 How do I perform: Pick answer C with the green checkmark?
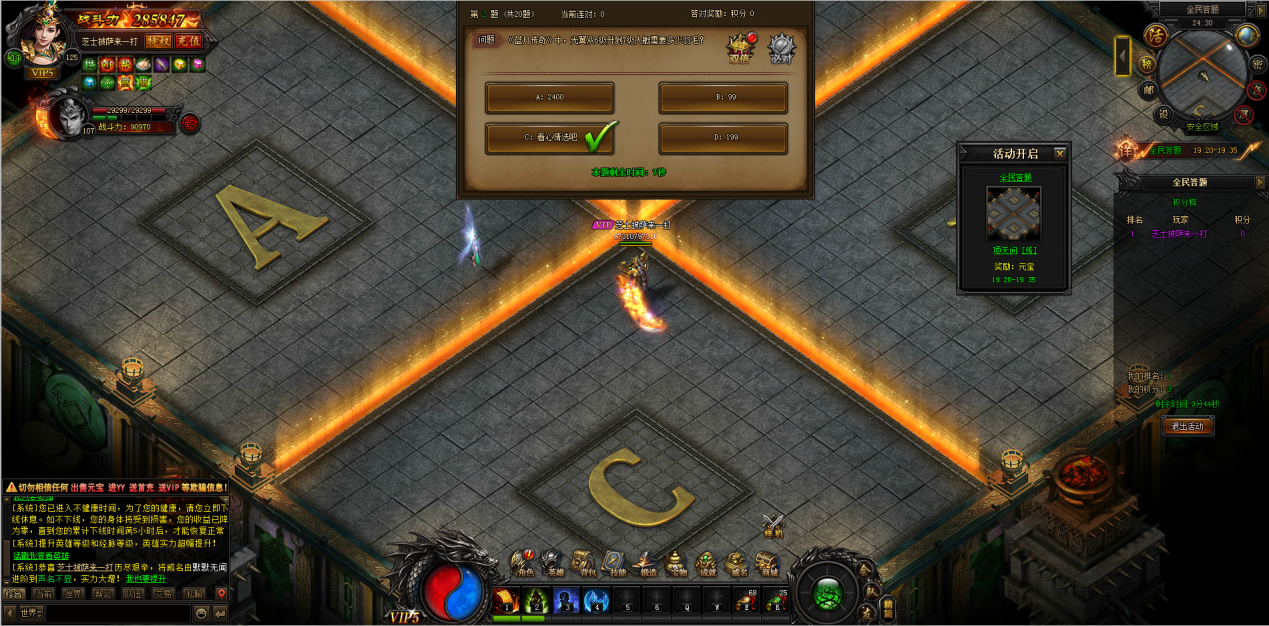click(x=549, y=138)
